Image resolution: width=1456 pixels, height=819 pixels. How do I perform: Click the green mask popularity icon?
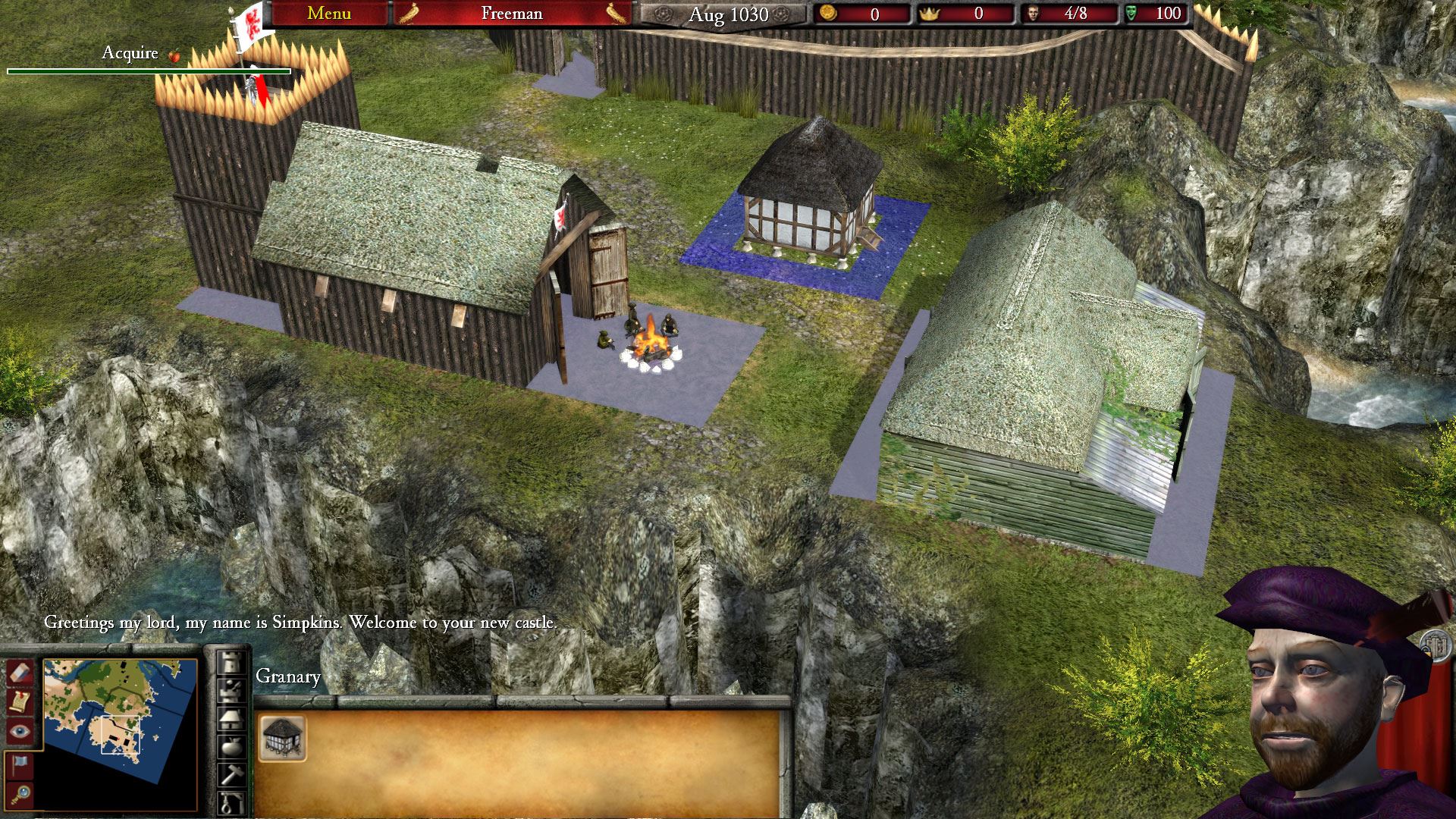(x=1132, y=14)
